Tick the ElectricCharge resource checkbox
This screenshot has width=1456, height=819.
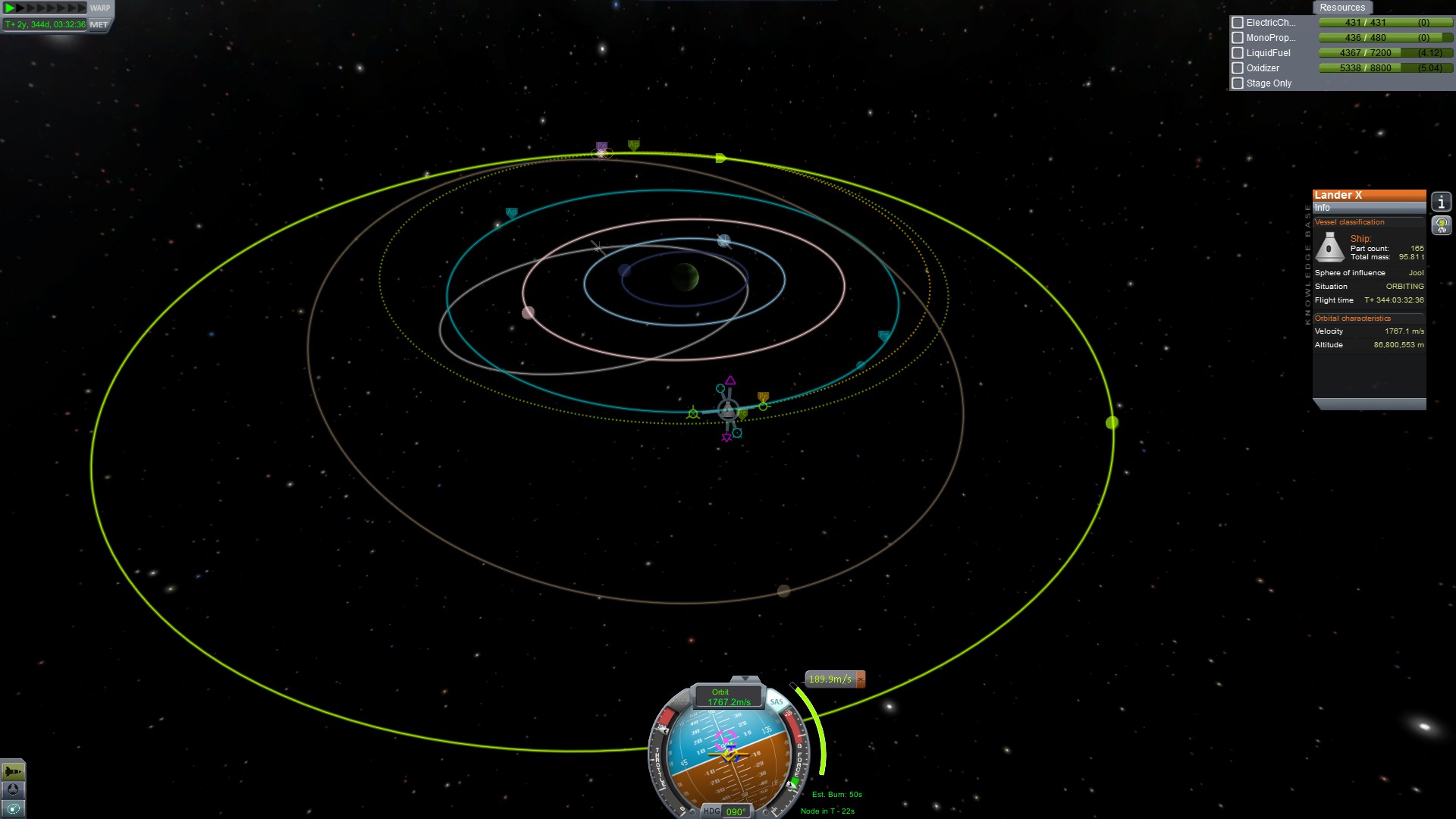1238,23
